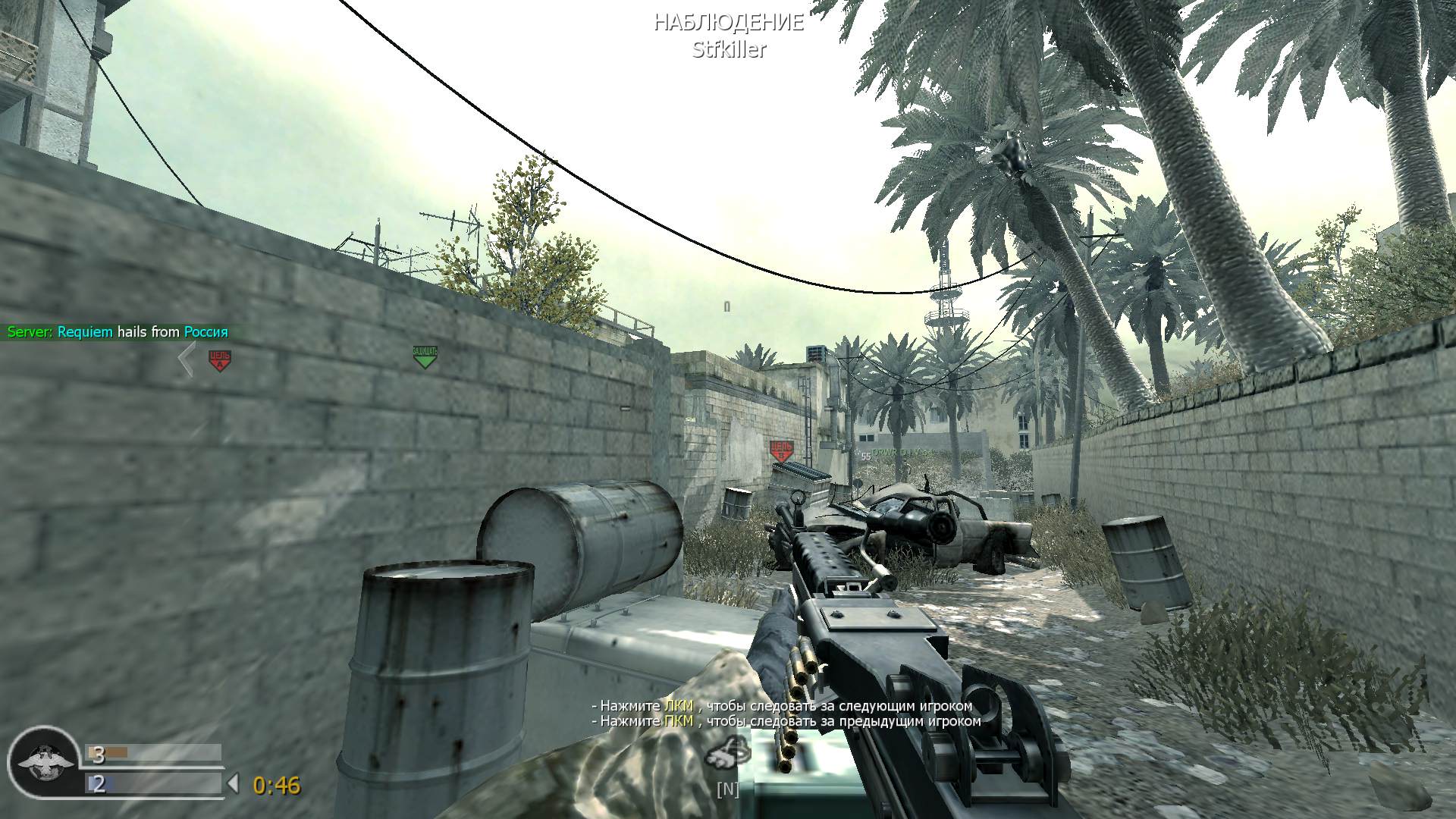Toggle the НАБЛЮДЕНИЕ spectator mode header
The width and height of the screenshot is (1456, 819).
click(727, 23)
